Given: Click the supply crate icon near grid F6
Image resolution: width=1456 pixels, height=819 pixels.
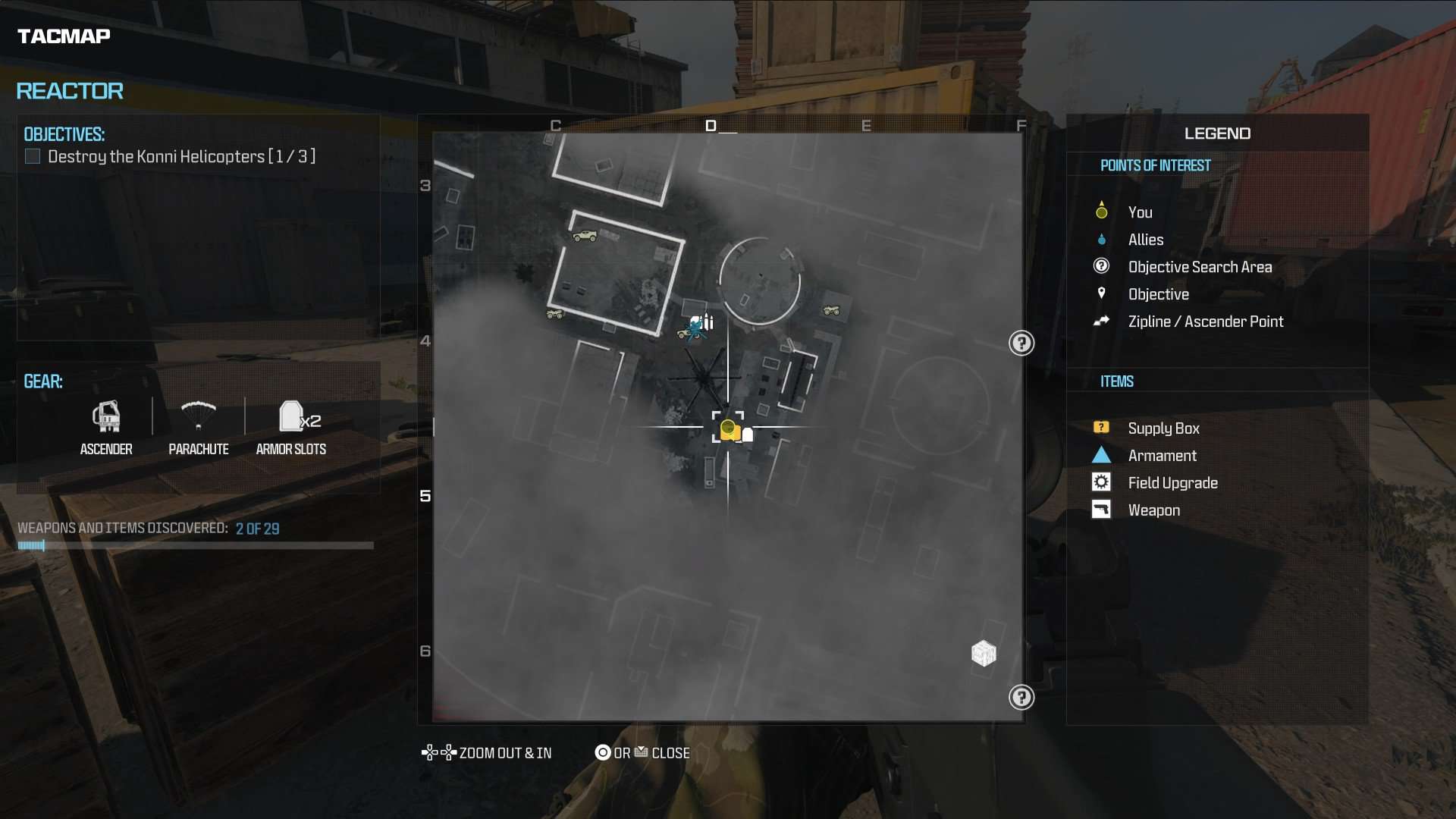Looking at the screenshot, I should pos(984,653).
